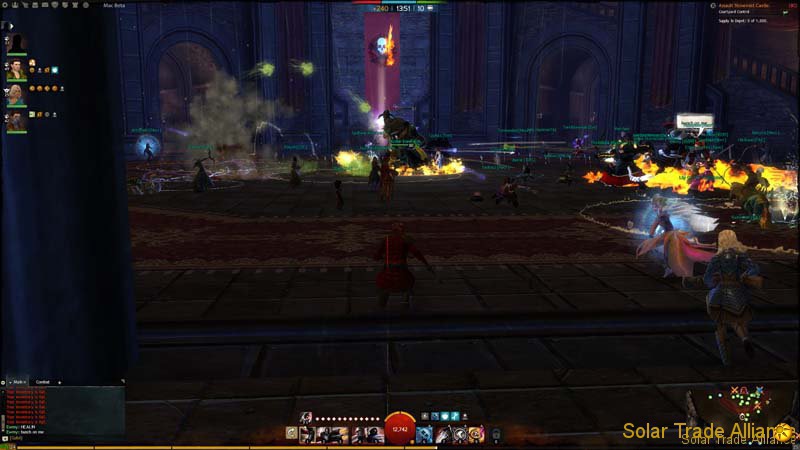
Task: Activate the blue healing skill beside health orb
Action: point(424,434)
